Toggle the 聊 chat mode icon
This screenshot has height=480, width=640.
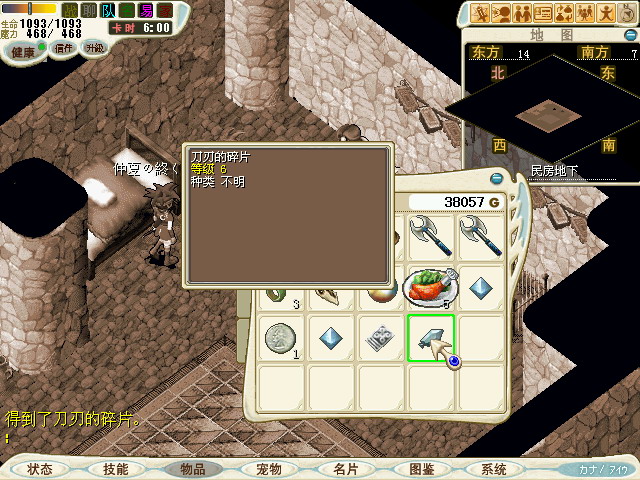88,9
